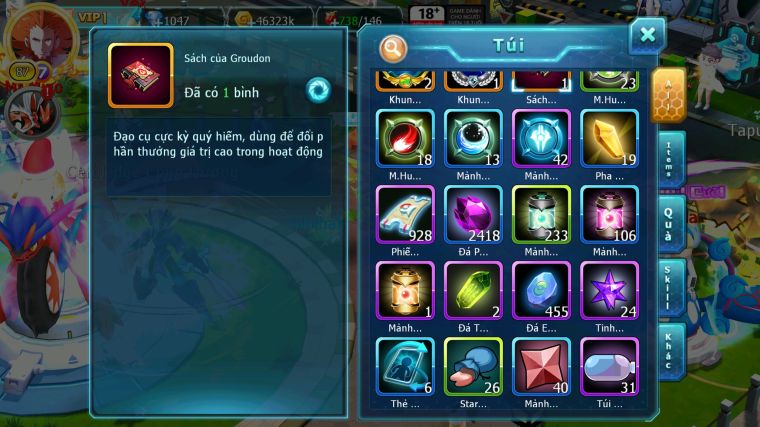
Task: Click the magnifying glass search button
Action: click(394, 48)
